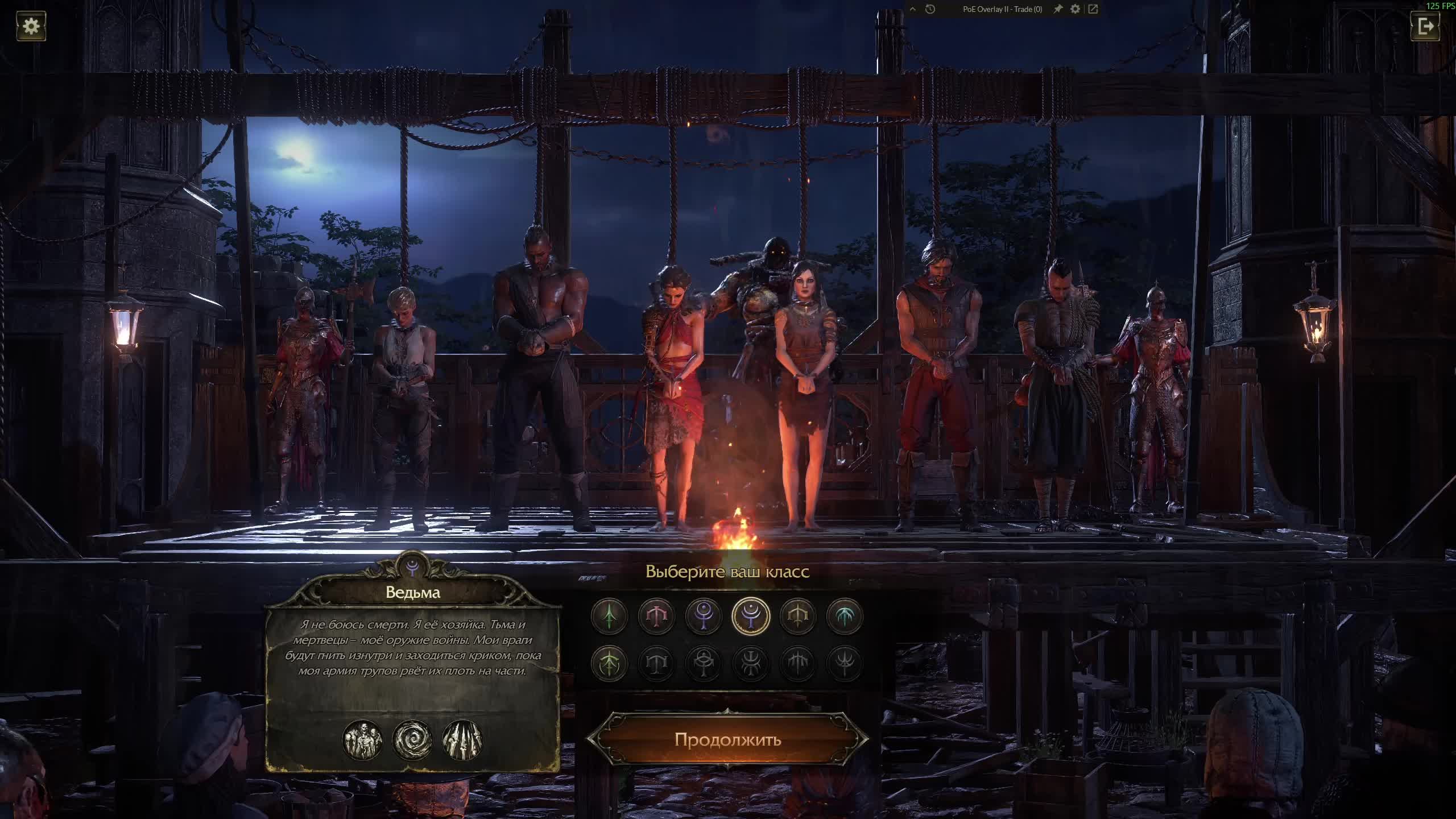Pick the green arrow-in-circle class emblem
The height and width of the screenshot is (819, 1456).
pos(609,663)
